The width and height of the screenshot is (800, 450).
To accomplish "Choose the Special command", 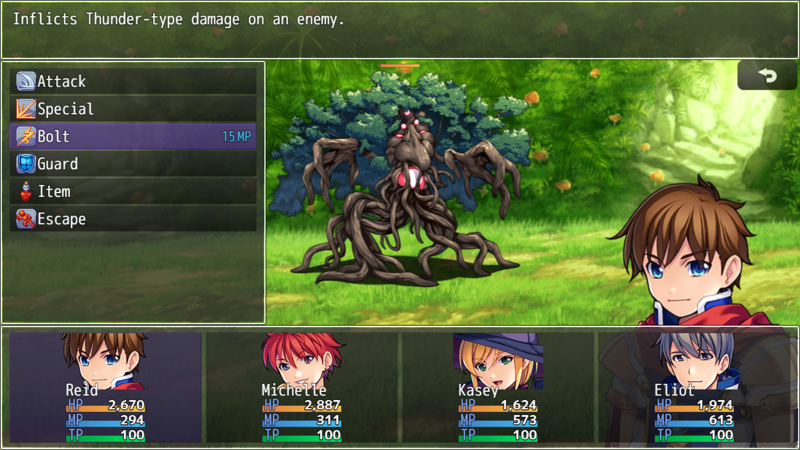I will point(133,109).
